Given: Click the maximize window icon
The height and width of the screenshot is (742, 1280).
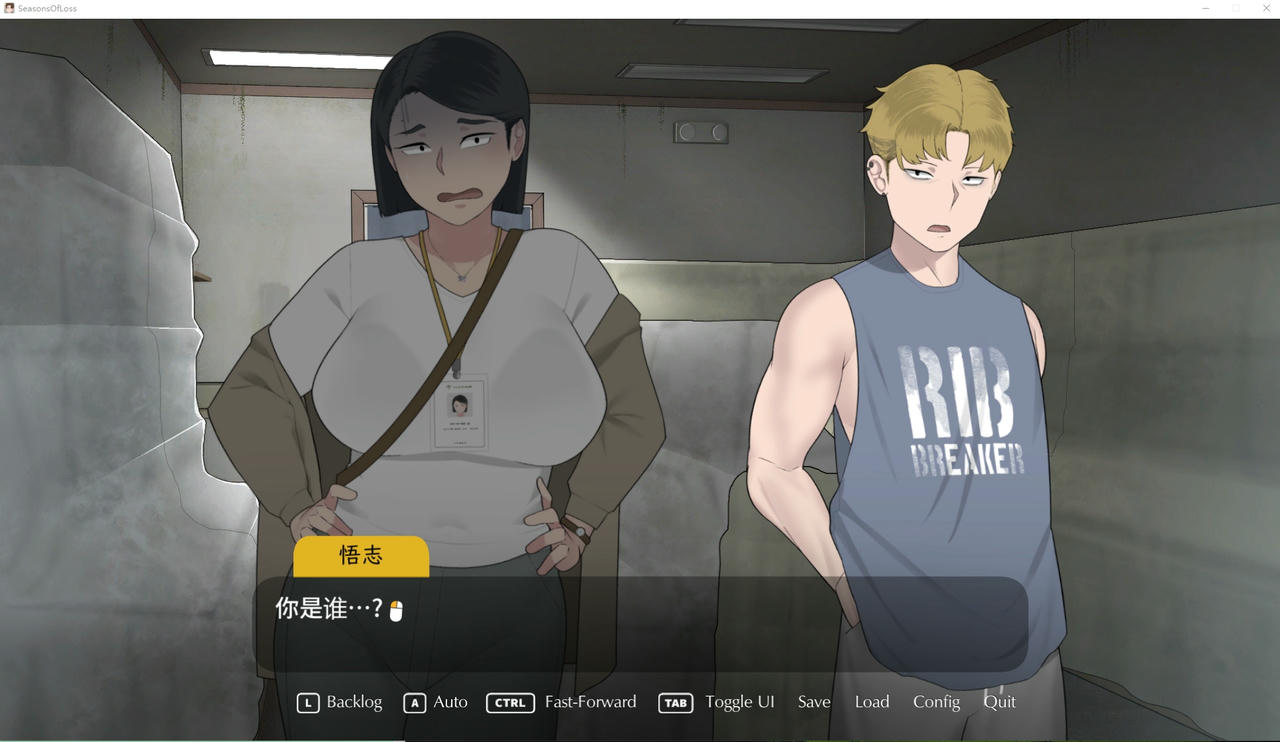Looking at the screenshot, I should point(1235,8).
